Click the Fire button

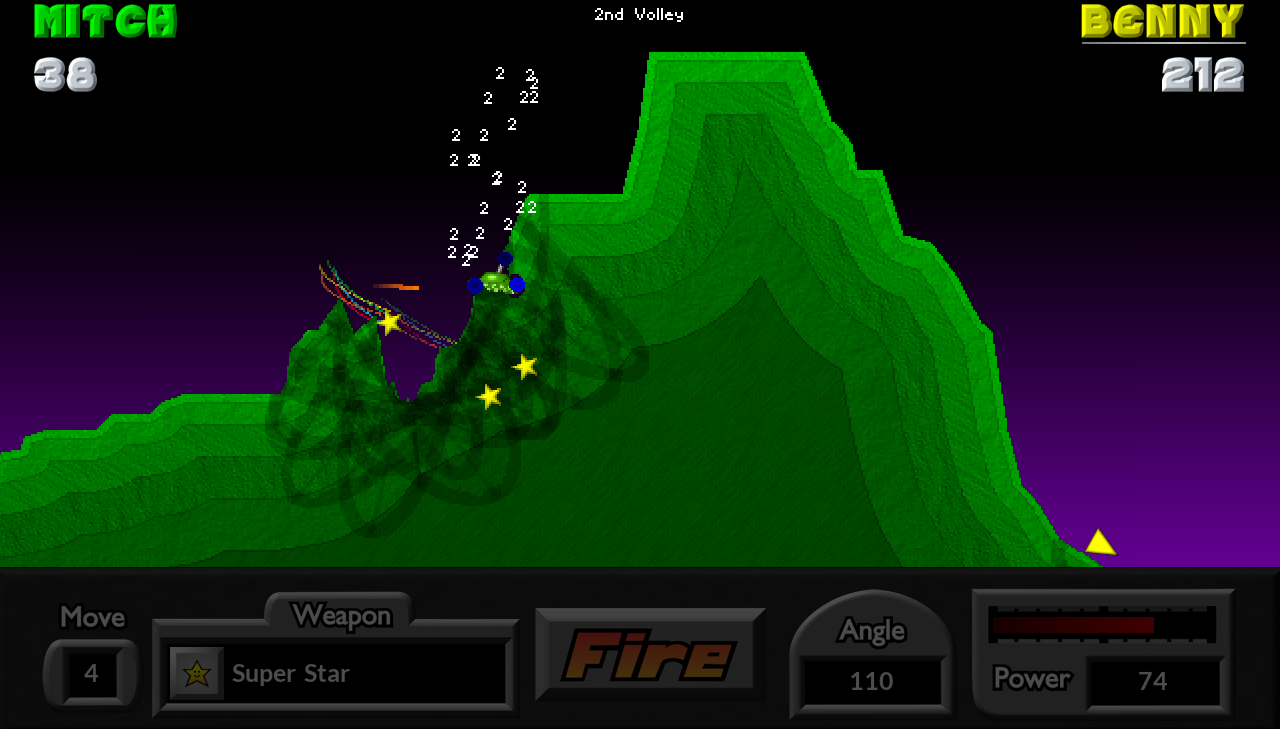point(650,655)
